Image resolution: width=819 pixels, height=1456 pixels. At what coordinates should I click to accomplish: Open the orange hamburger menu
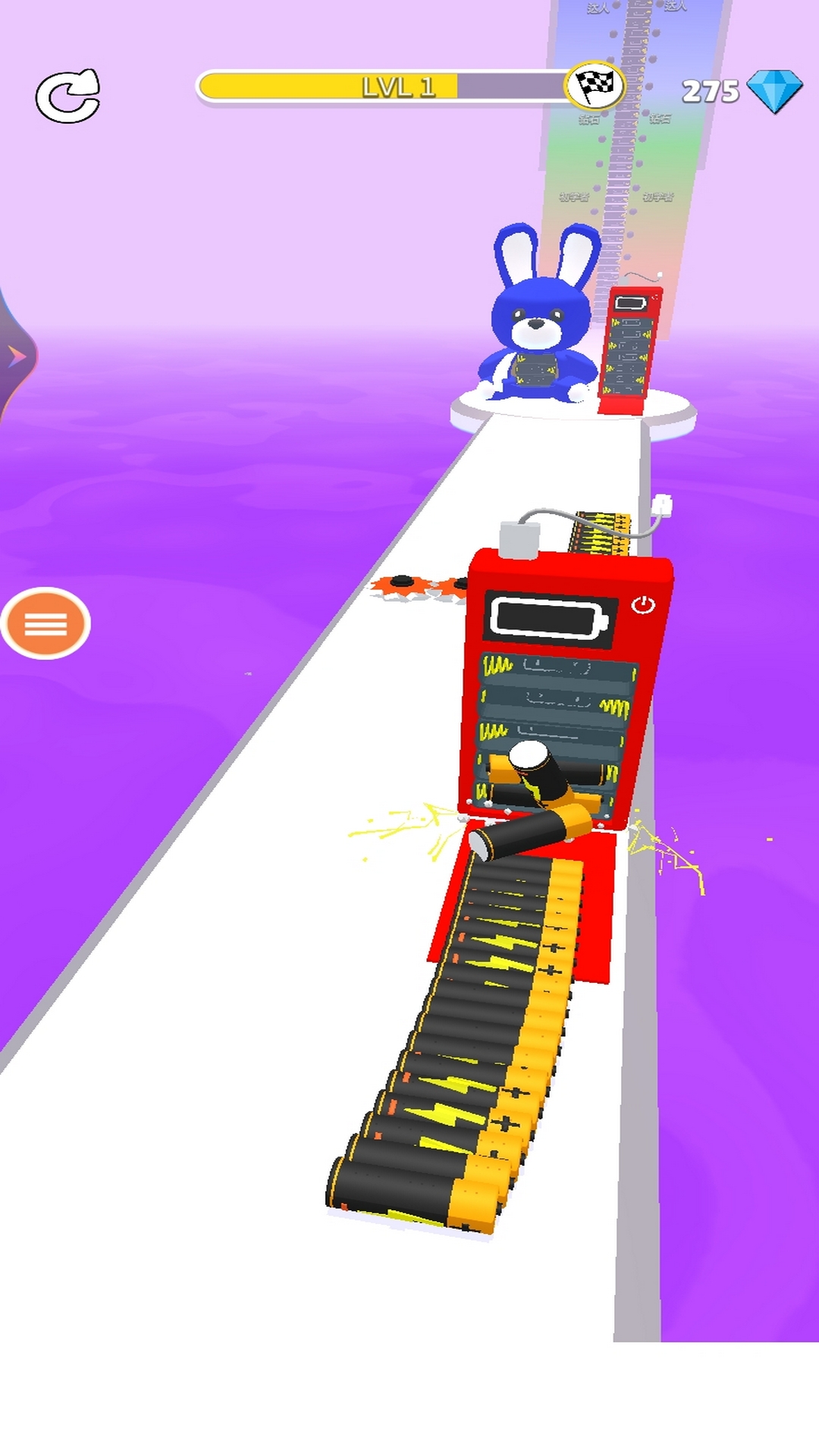coord(45,623)
